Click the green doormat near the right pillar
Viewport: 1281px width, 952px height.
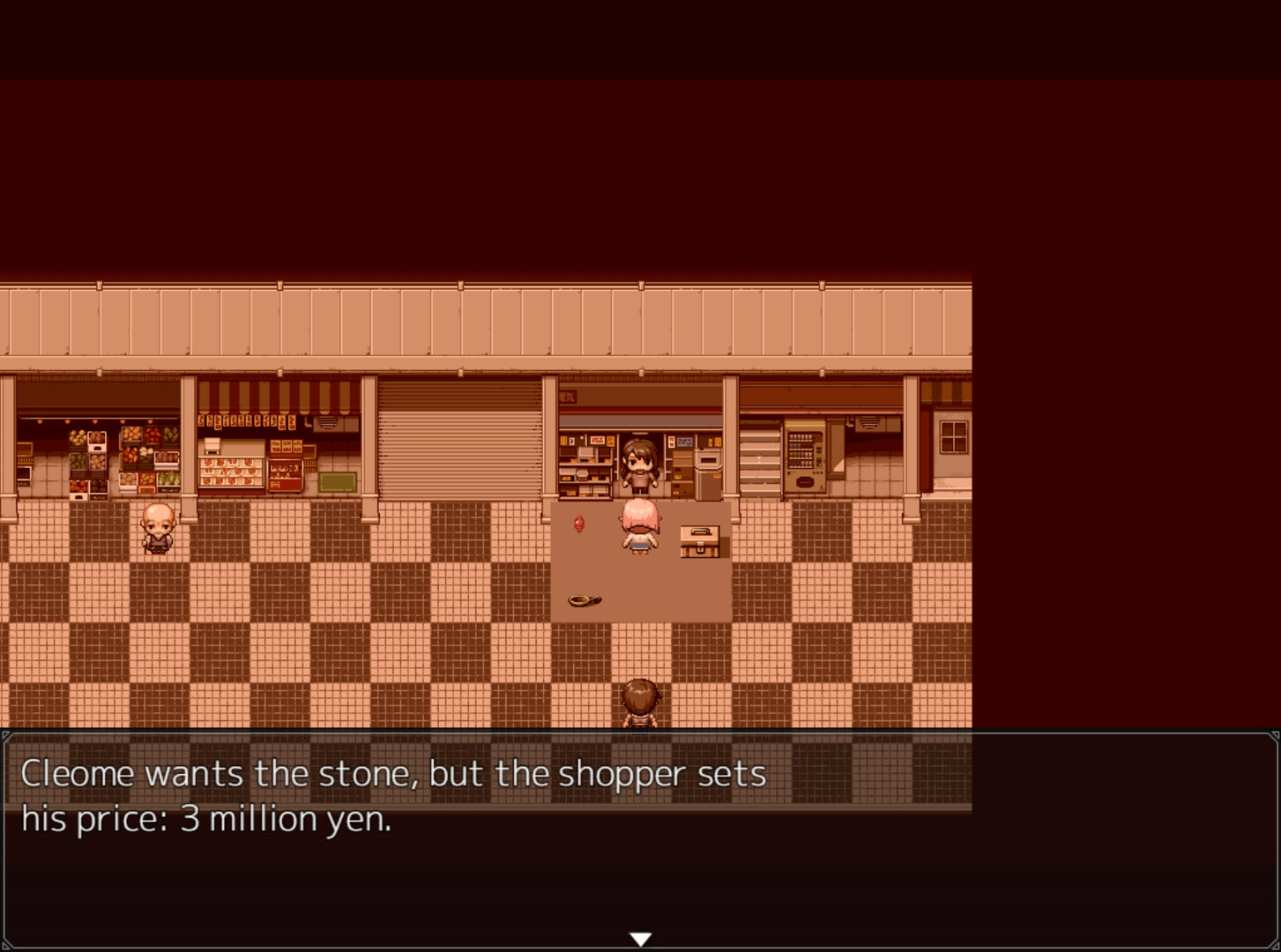[x=336, y=480]
